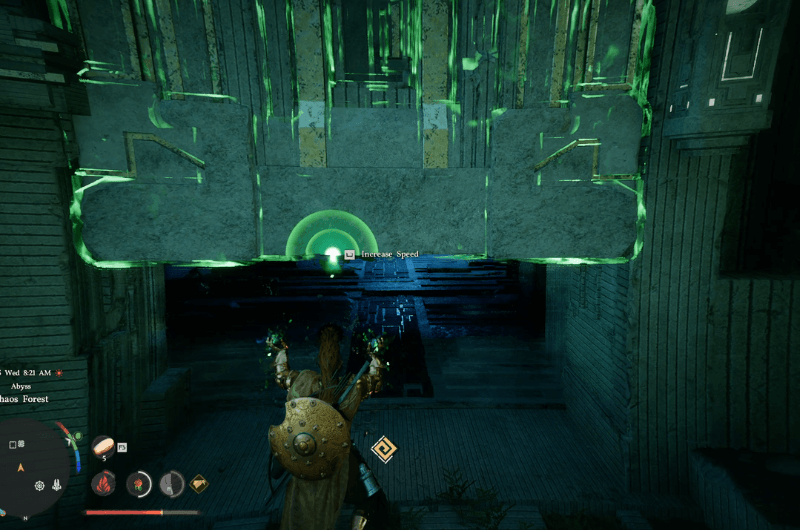The image size is (800, 530).
Task: Select the grey half-filled circular skill icon
Action: 172,484
